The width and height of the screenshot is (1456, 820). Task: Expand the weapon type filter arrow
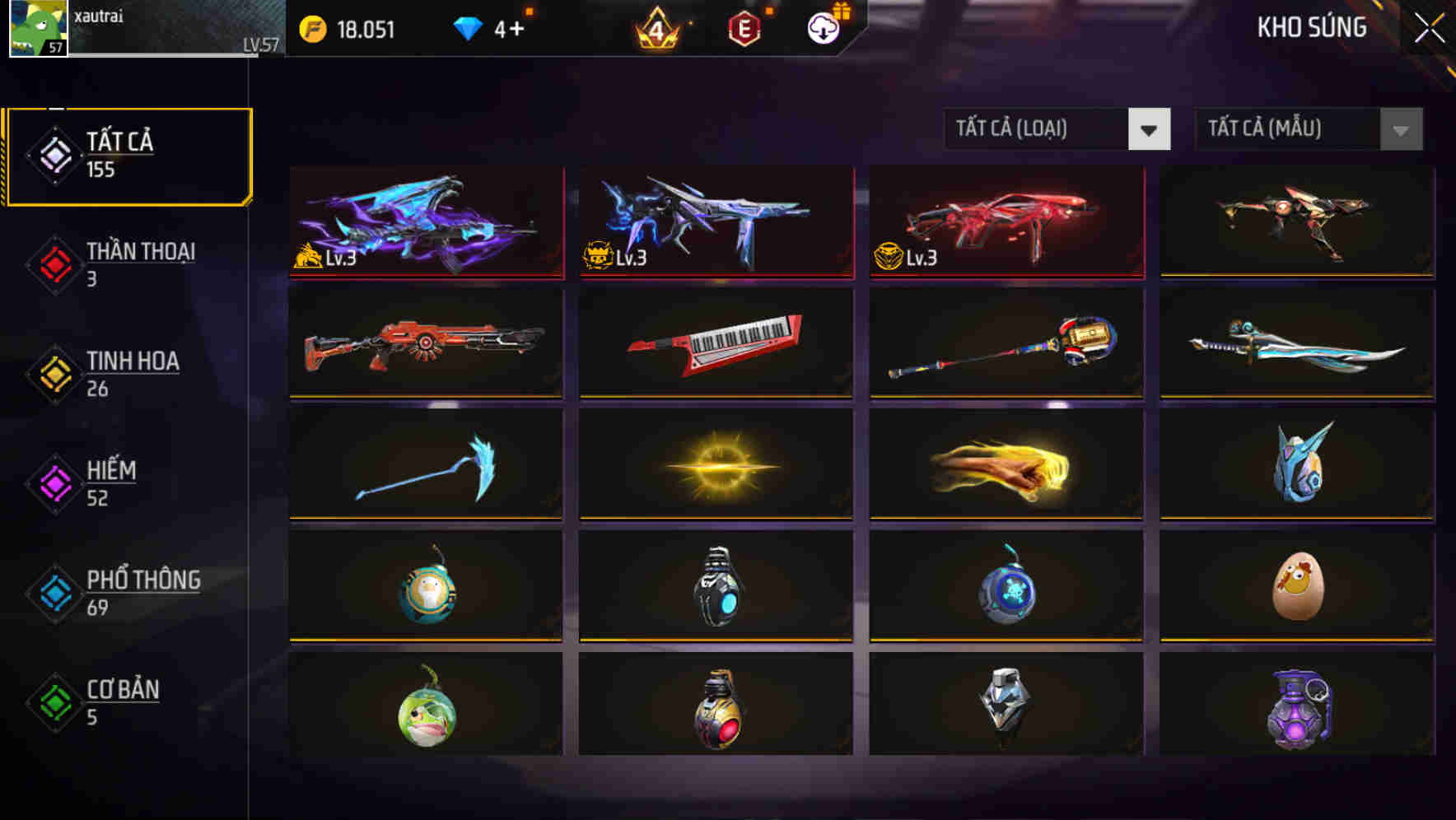[x=1150, y=129]
